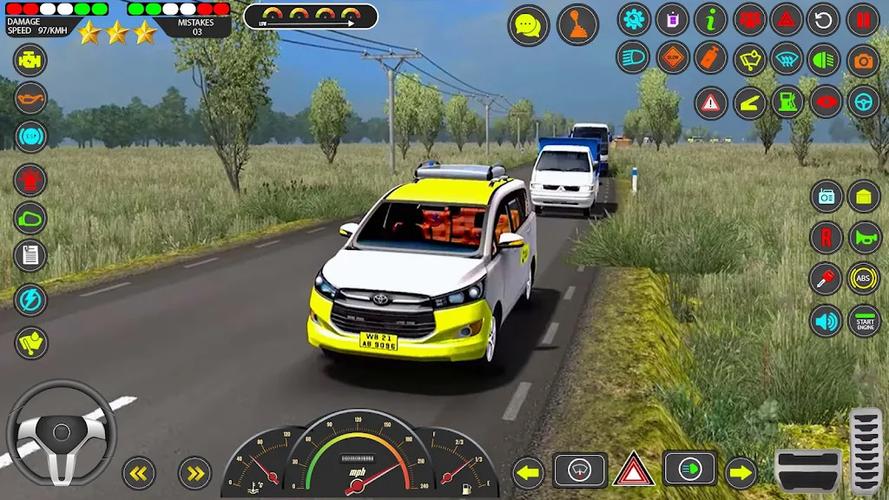Tap the orange gear shifter button
The height and width of the screenshot is (500, 889).
[x=577, y=25]
